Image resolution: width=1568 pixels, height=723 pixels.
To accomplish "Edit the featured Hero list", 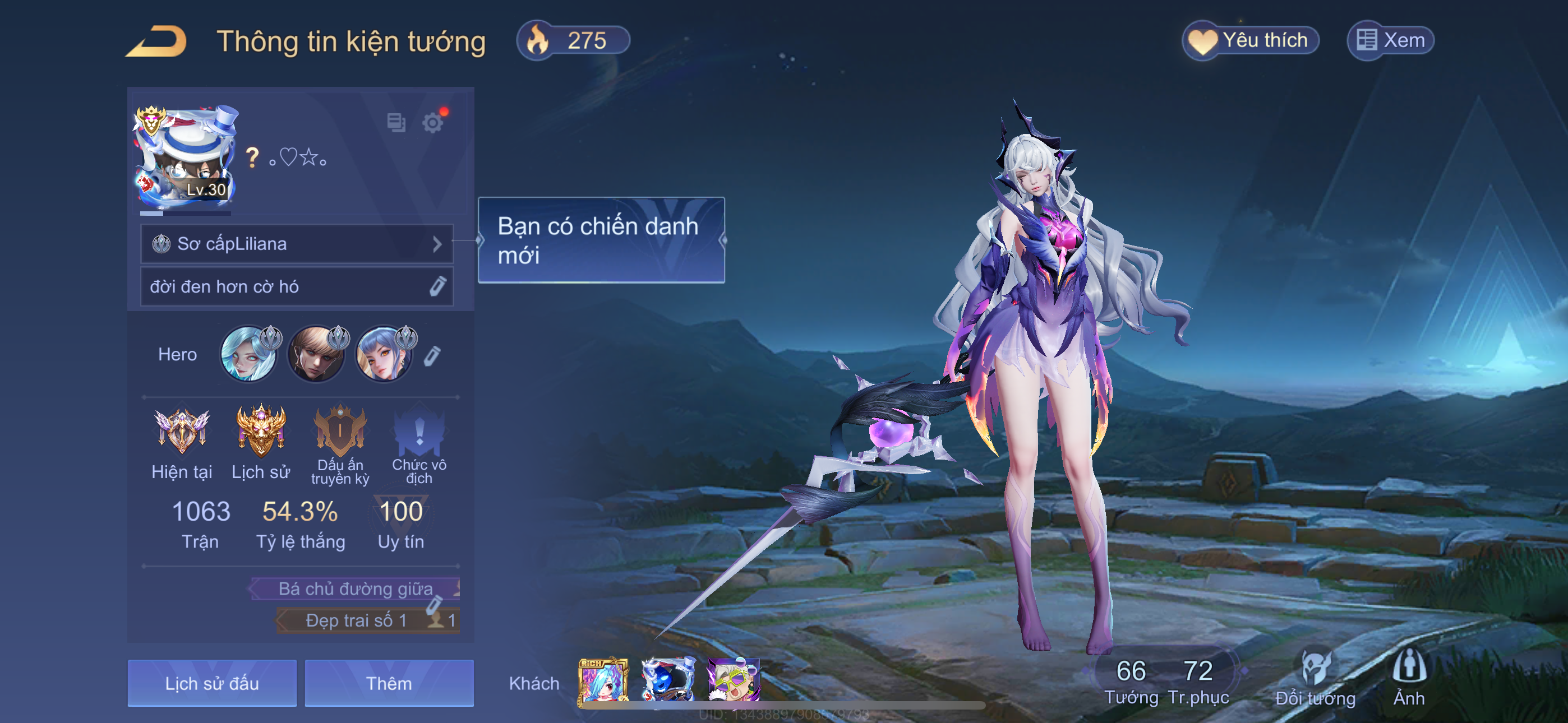I will pyautogui.click(x=432, y=356).
